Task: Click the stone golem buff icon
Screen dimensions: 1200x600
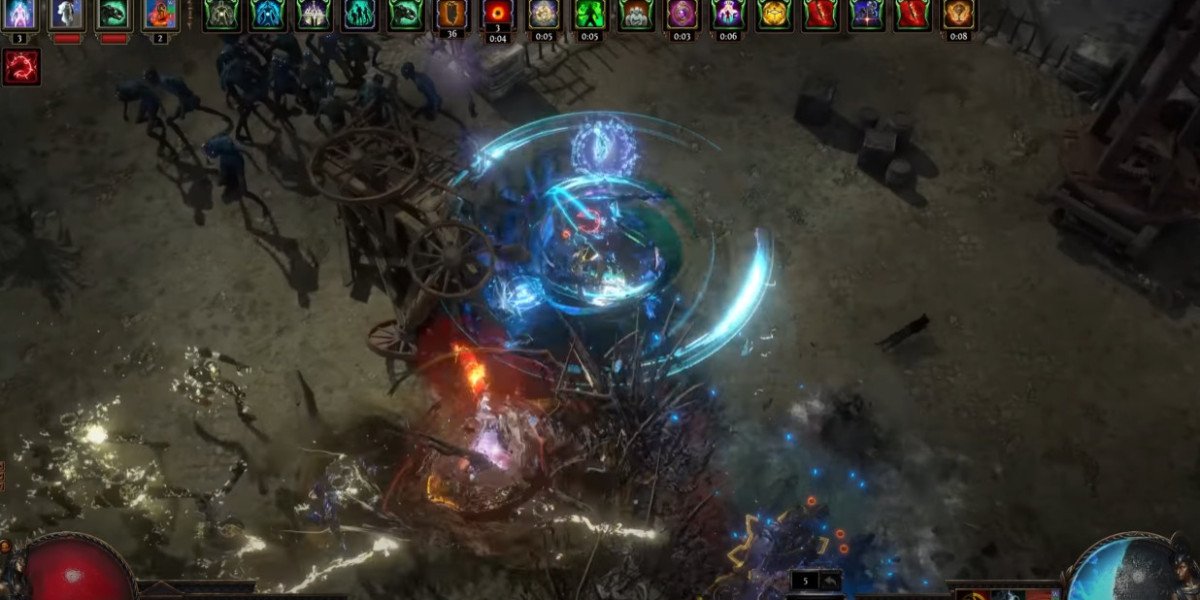Action: (x=635, y=13)
